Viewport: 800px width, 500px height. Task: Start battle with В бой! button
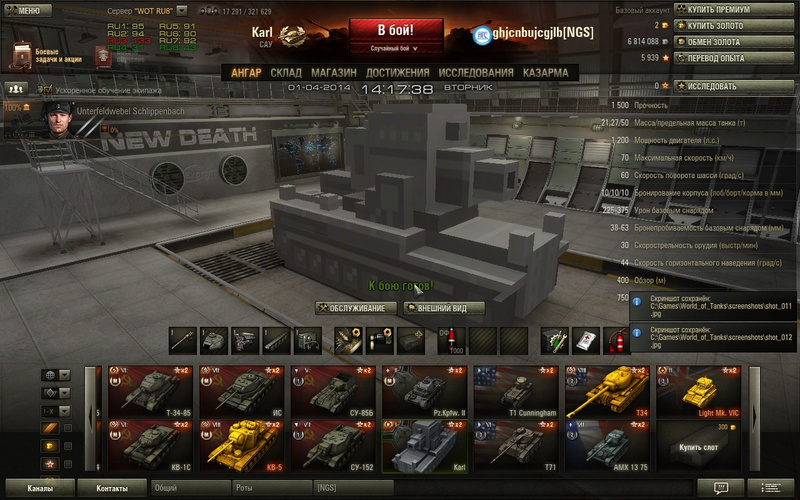click(396, 30)
